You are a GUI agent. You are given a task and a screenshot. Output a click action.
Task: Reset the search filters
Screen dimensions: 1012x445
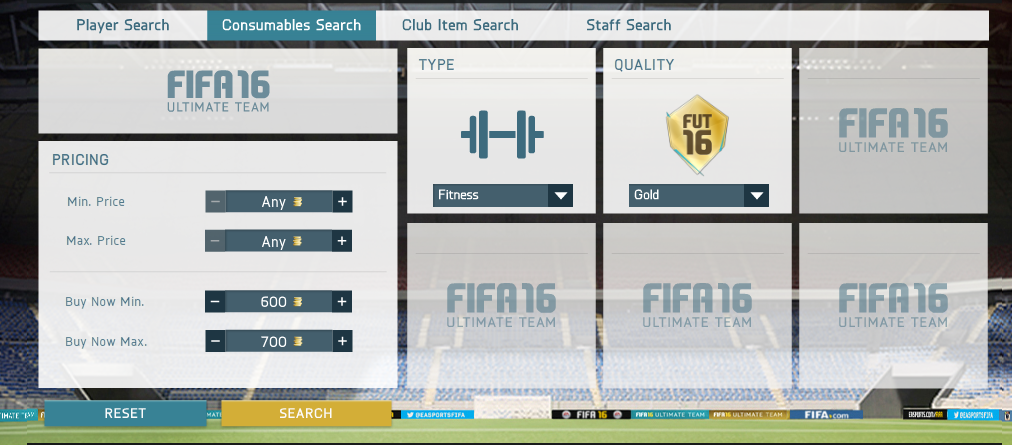point(125,413)
